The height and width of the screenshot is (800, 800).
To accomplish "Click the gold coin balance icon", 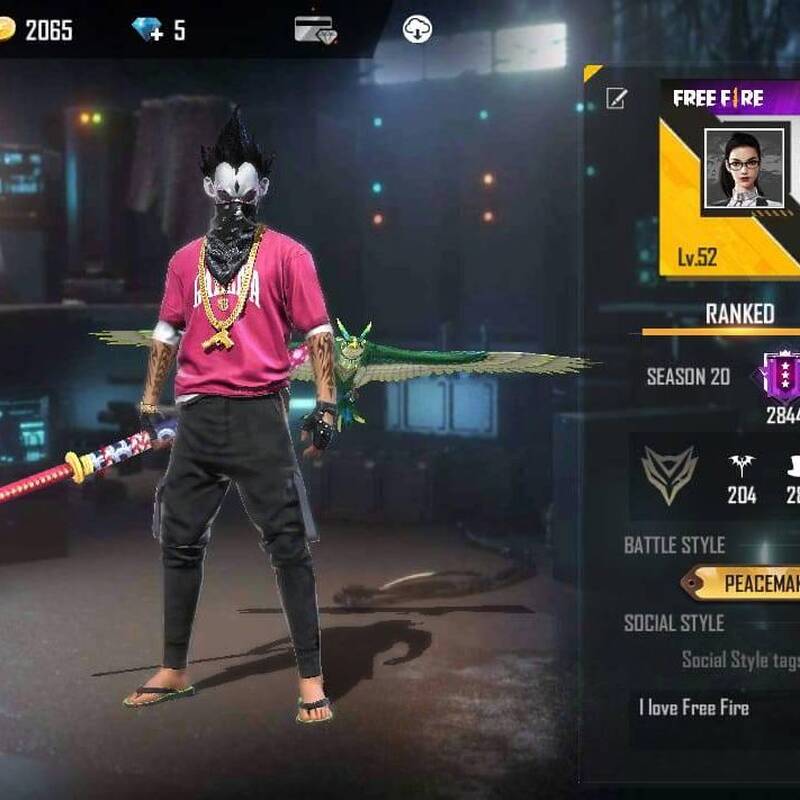I will (x=8, y=30).
